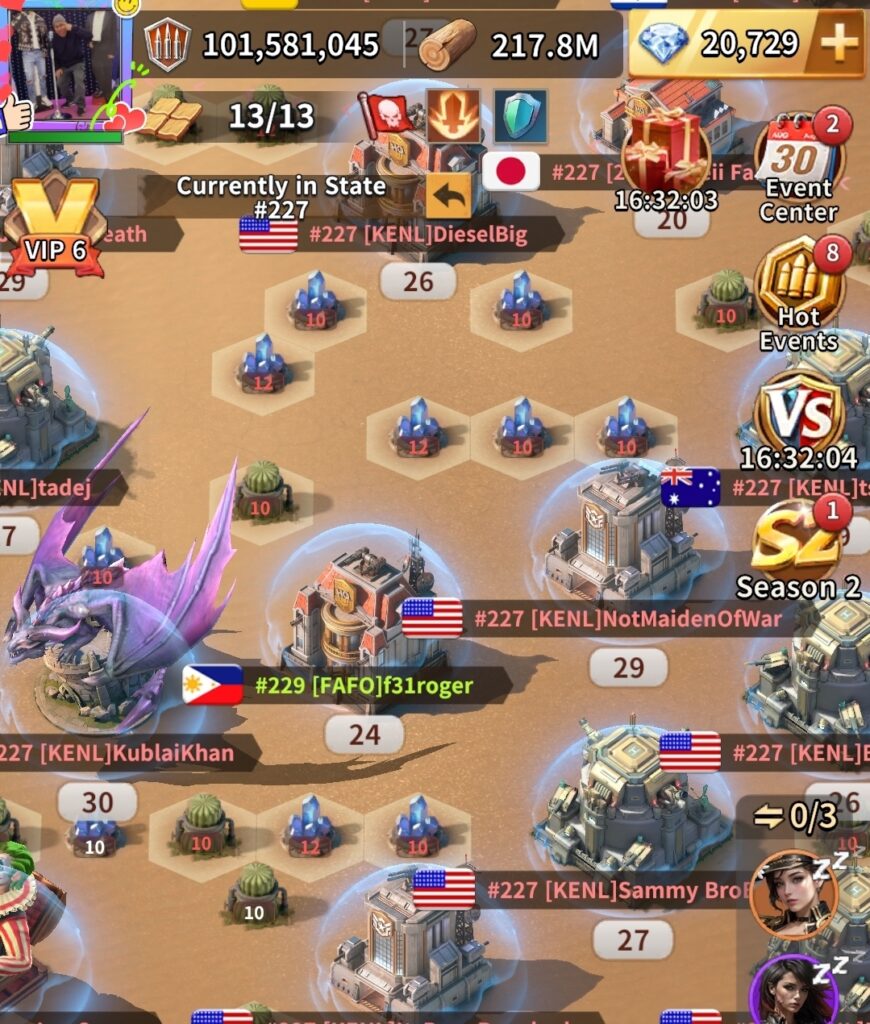Open the teal shield buff icon
870x1024 pixels.
[520, 116]
